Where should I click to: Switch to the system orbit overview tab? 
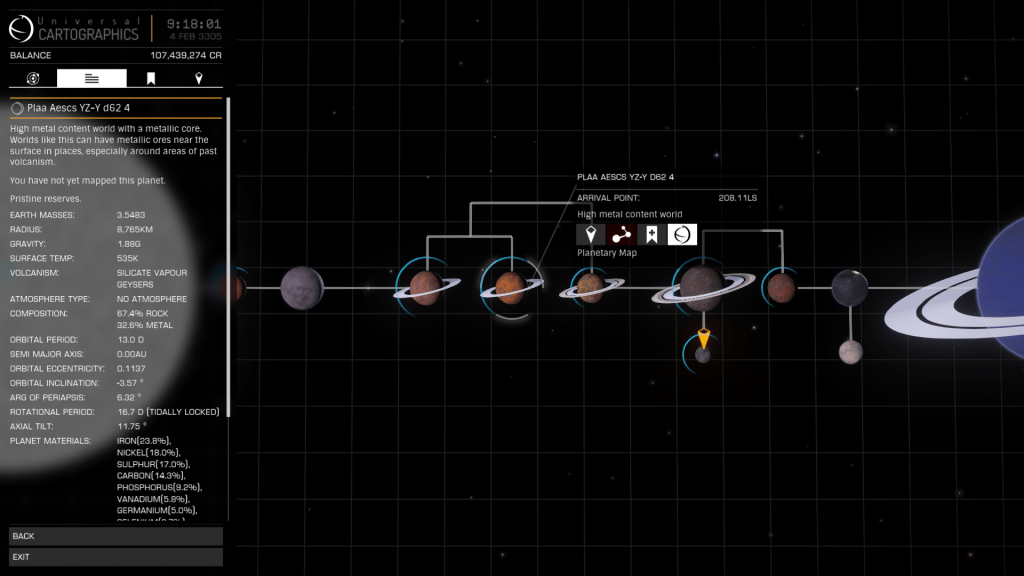tap(33, 78)
